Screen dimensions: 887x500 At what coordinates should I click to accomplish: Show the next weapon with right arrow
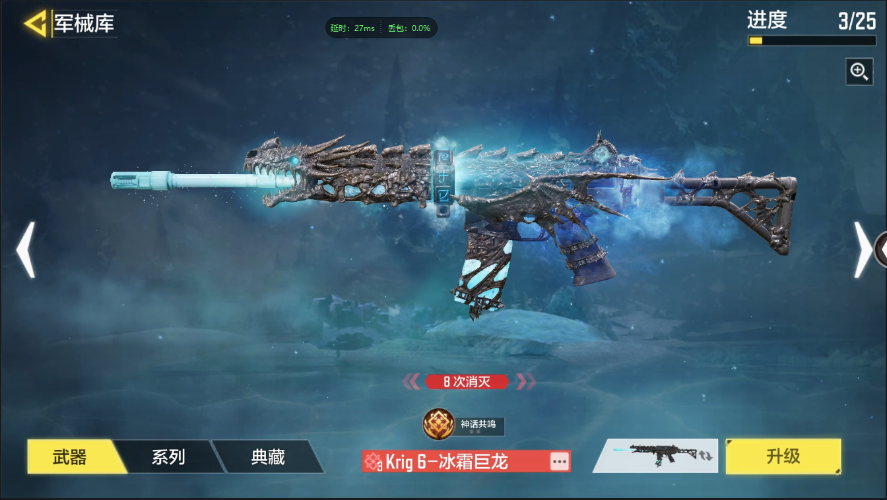[x=862, y=250]
